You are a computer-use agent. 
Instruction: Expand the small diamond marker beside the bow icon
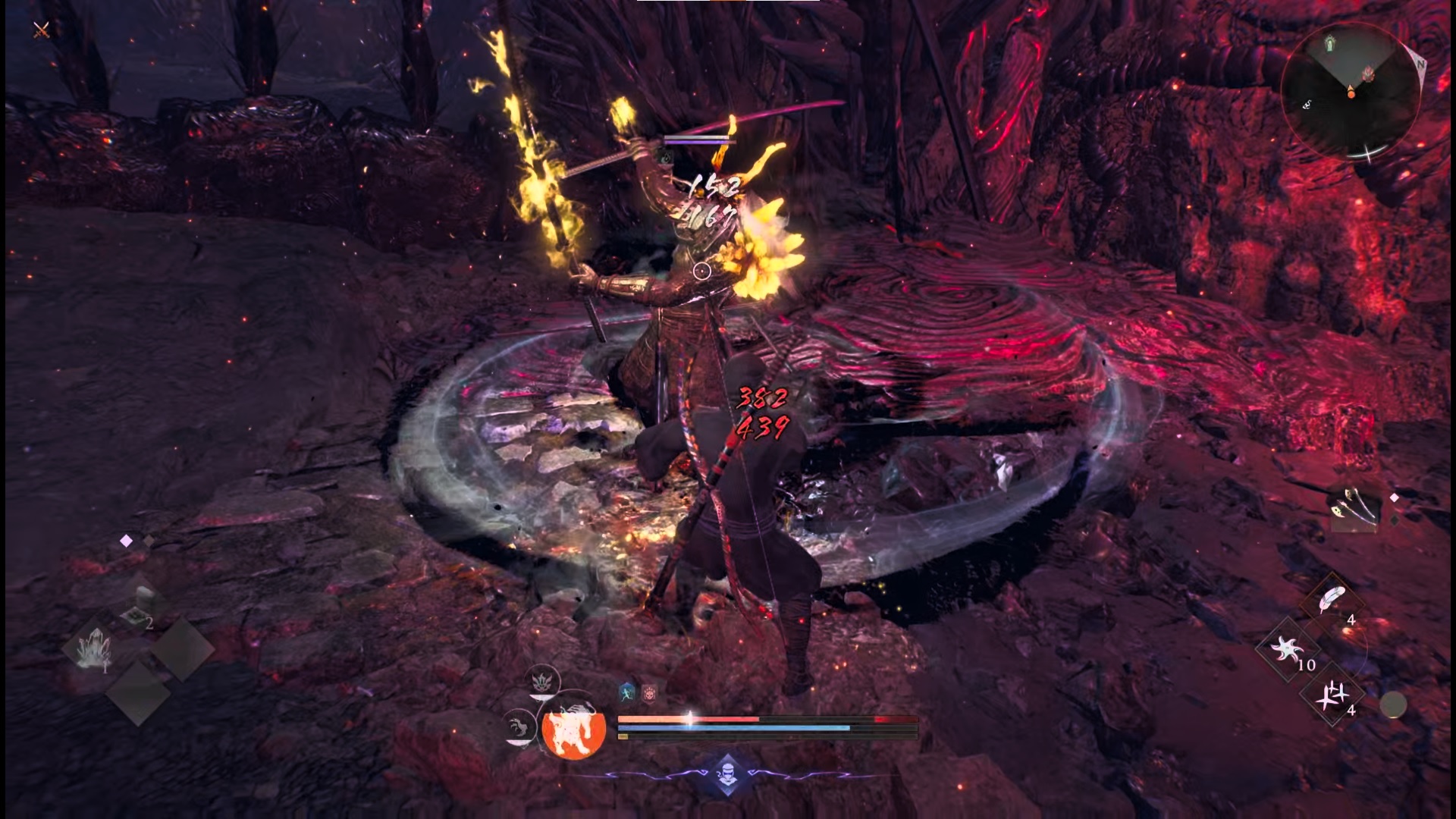(1394, 497)
